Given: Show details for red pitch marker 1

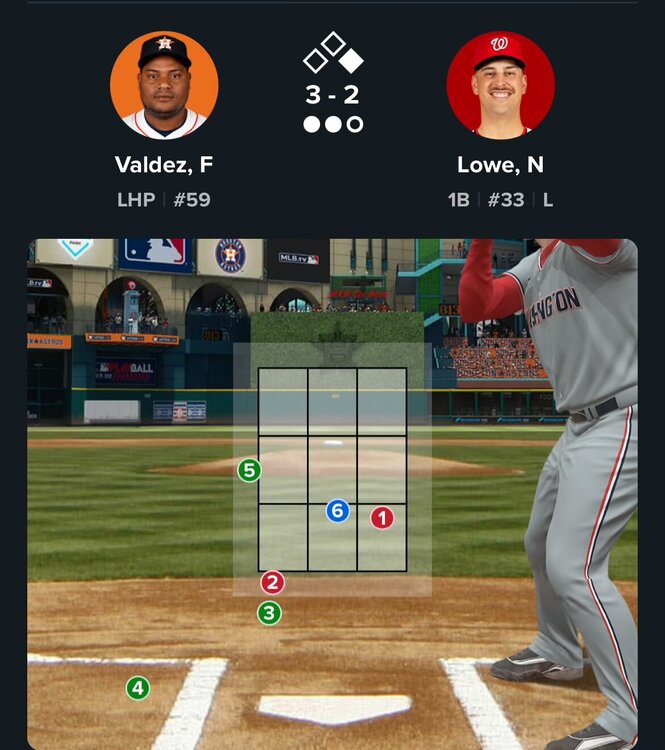Looking at the screenshot, I should point(382,518).
